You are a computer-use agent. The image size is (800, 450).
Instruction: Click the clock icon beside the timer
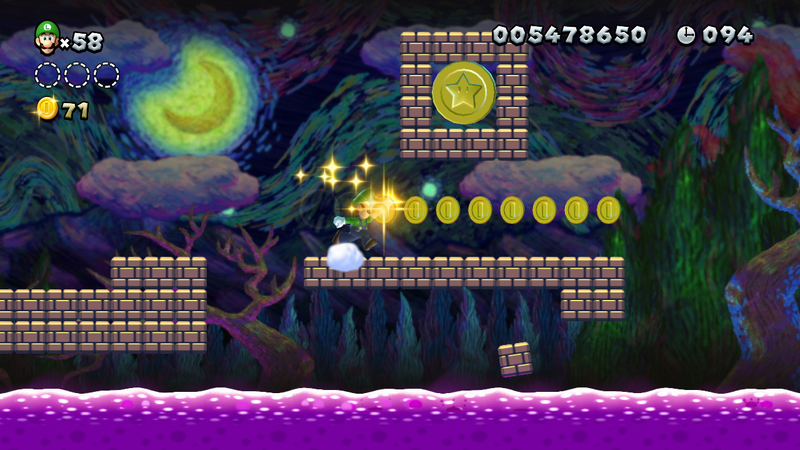coord(686,35)
